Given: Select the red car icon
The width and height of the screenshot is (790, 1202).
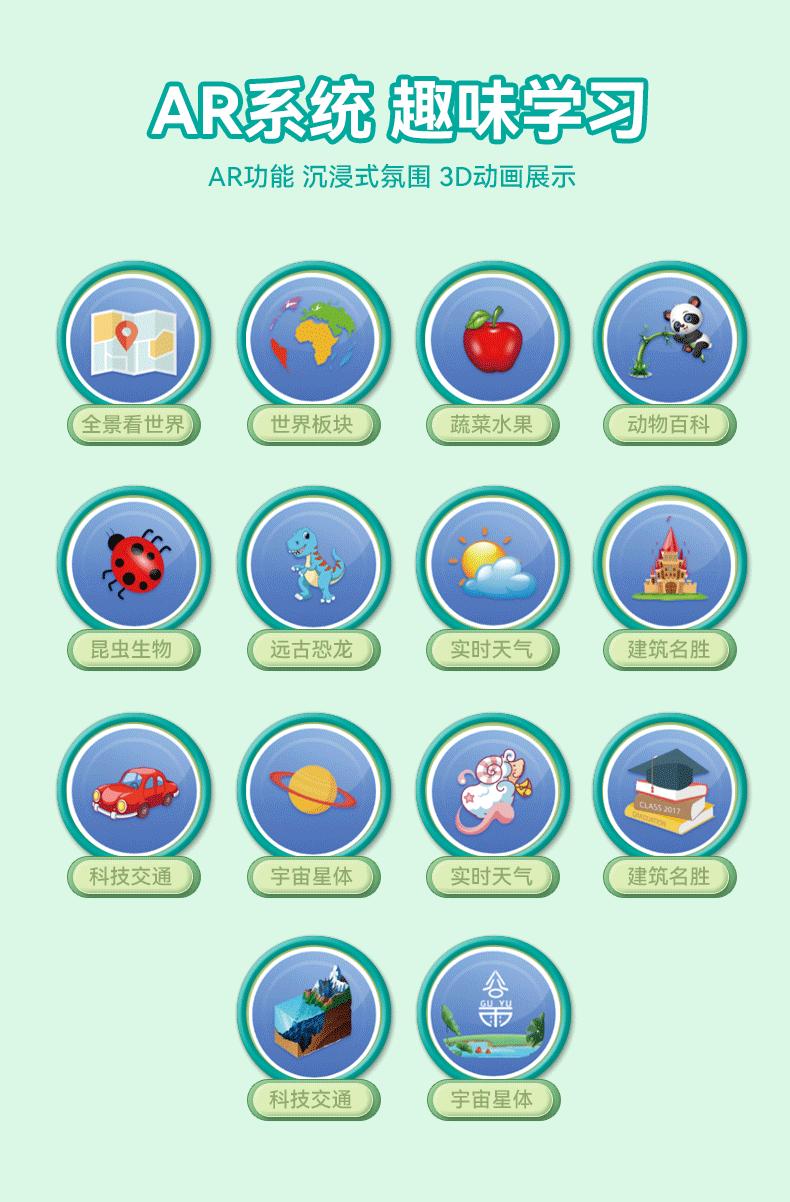Looking at the screenshot, I should pyautogui.click(x=133, y=790).
